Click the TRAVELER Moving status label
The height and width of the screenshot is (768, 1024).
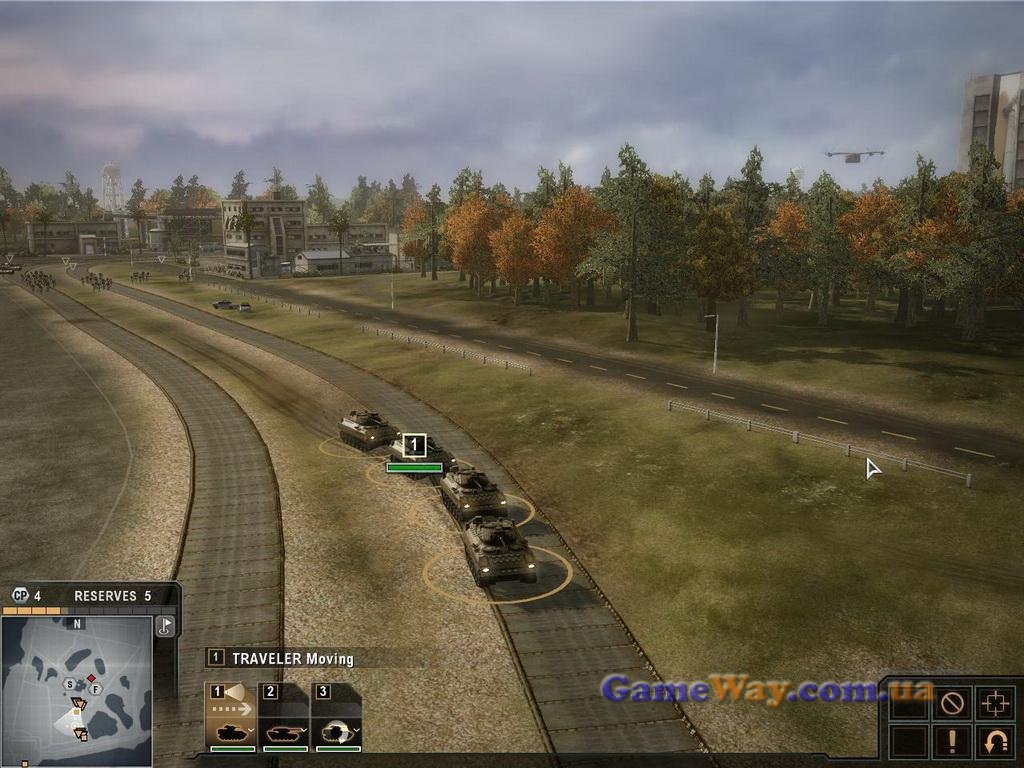point(292,658)
